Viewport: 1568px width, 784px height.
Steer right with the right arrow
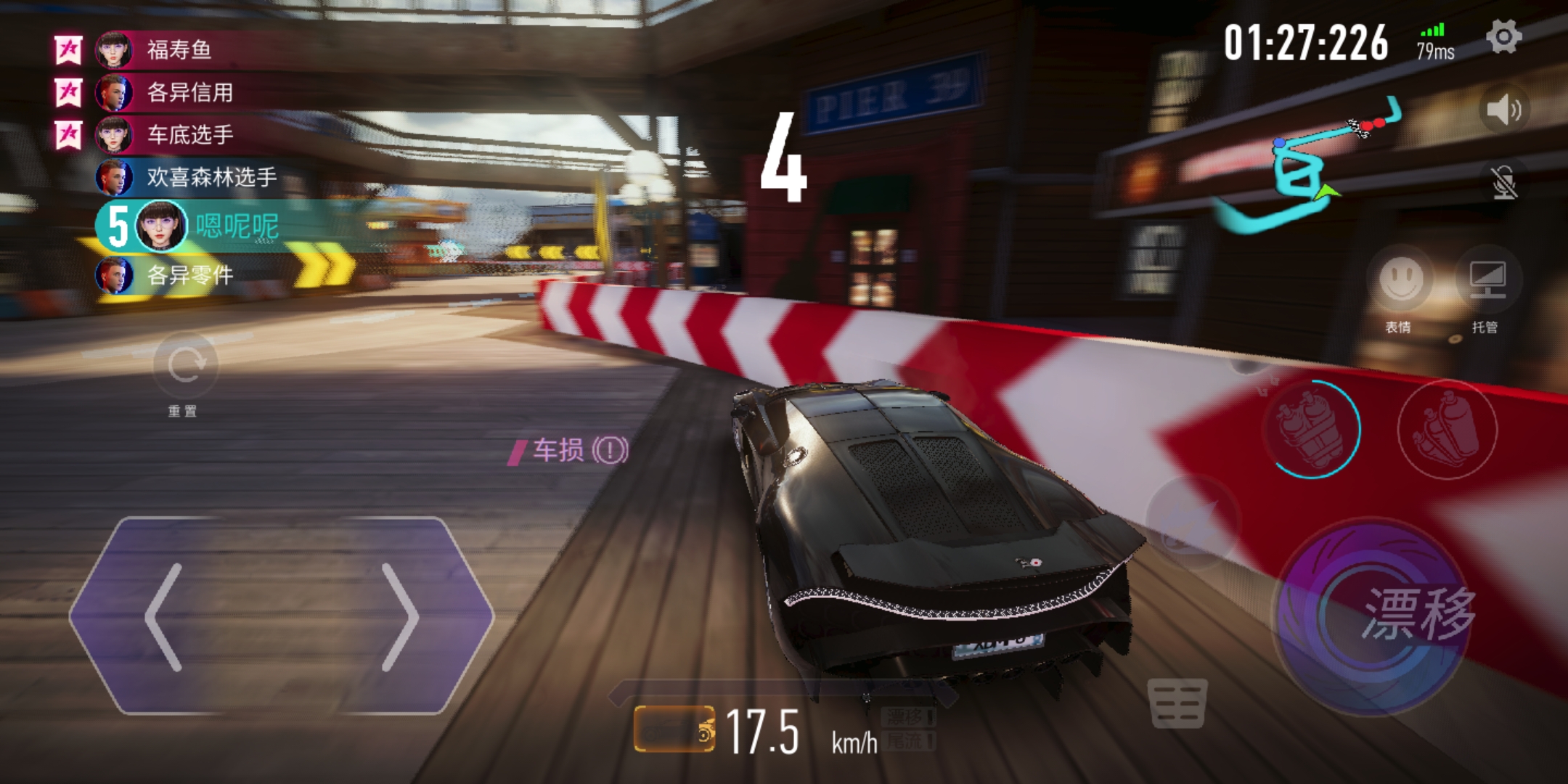coord(399,617)
